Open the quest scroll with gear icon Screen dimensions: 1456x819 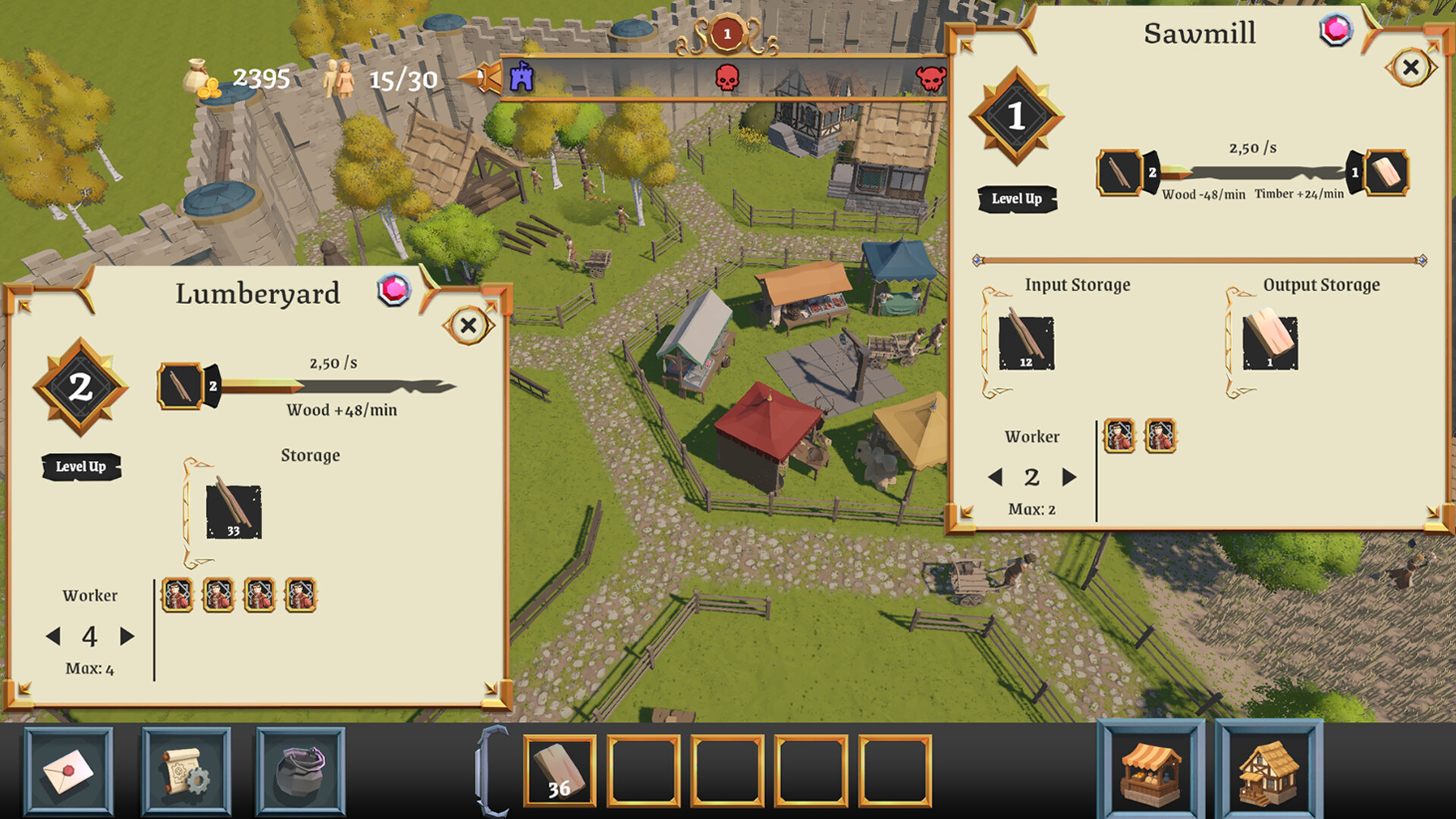(183, 771)
